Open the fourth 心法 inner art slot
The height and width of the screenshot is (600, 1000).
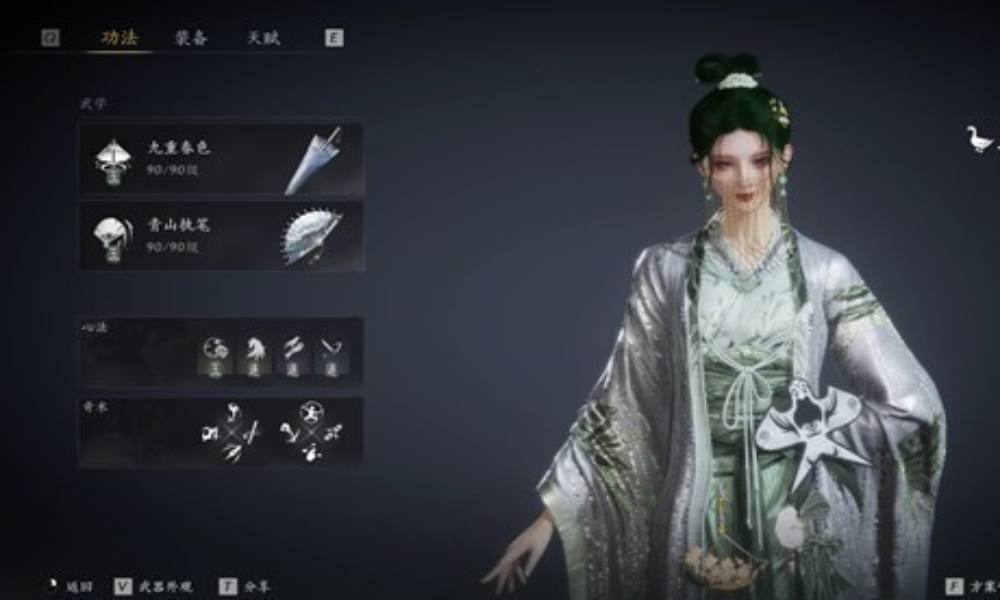(x=329, y=353)
